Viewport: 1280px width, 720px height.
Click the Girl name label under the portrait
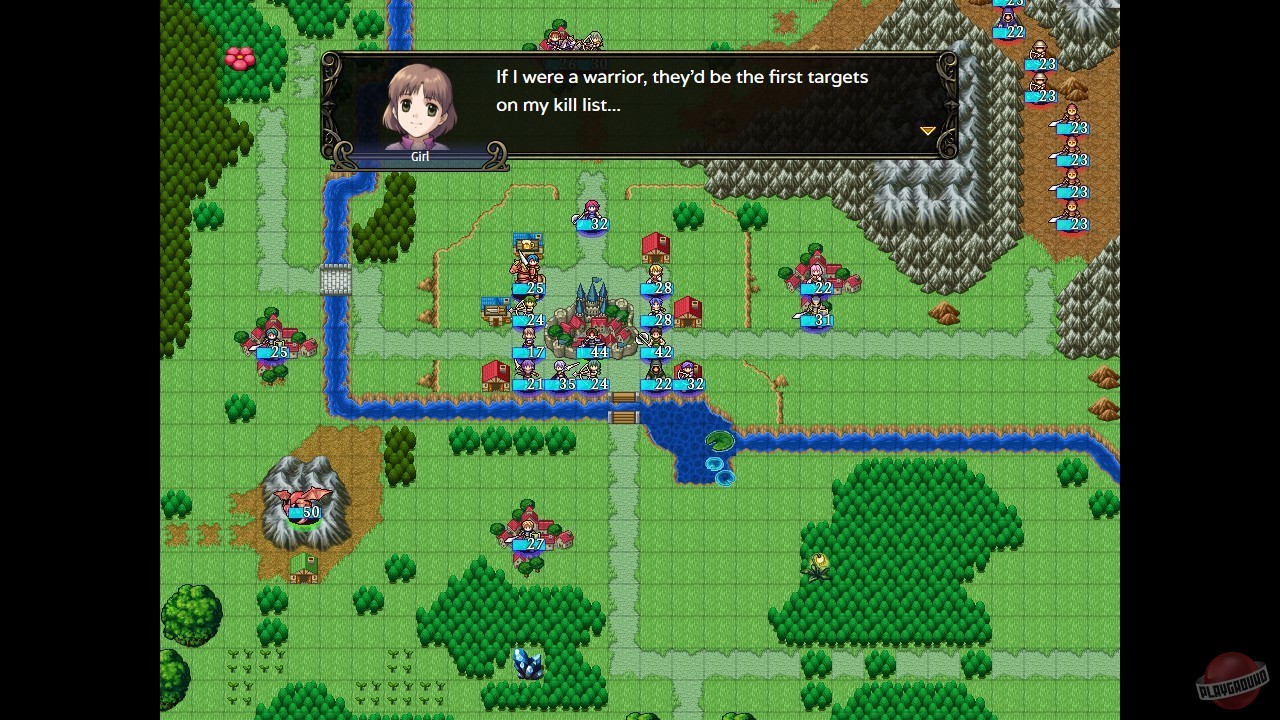[x=420, y=156]
